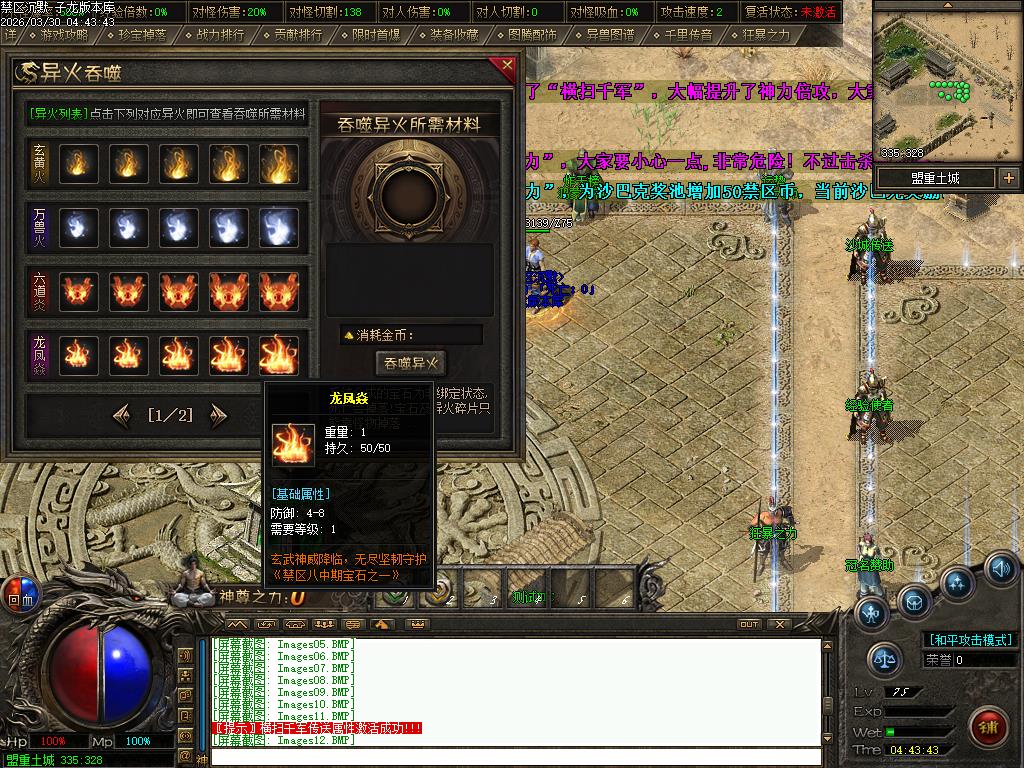Screen dimensions: 1024x768
Task: Open the 装备收藏 equipment collection
Action: click(453, 34)
